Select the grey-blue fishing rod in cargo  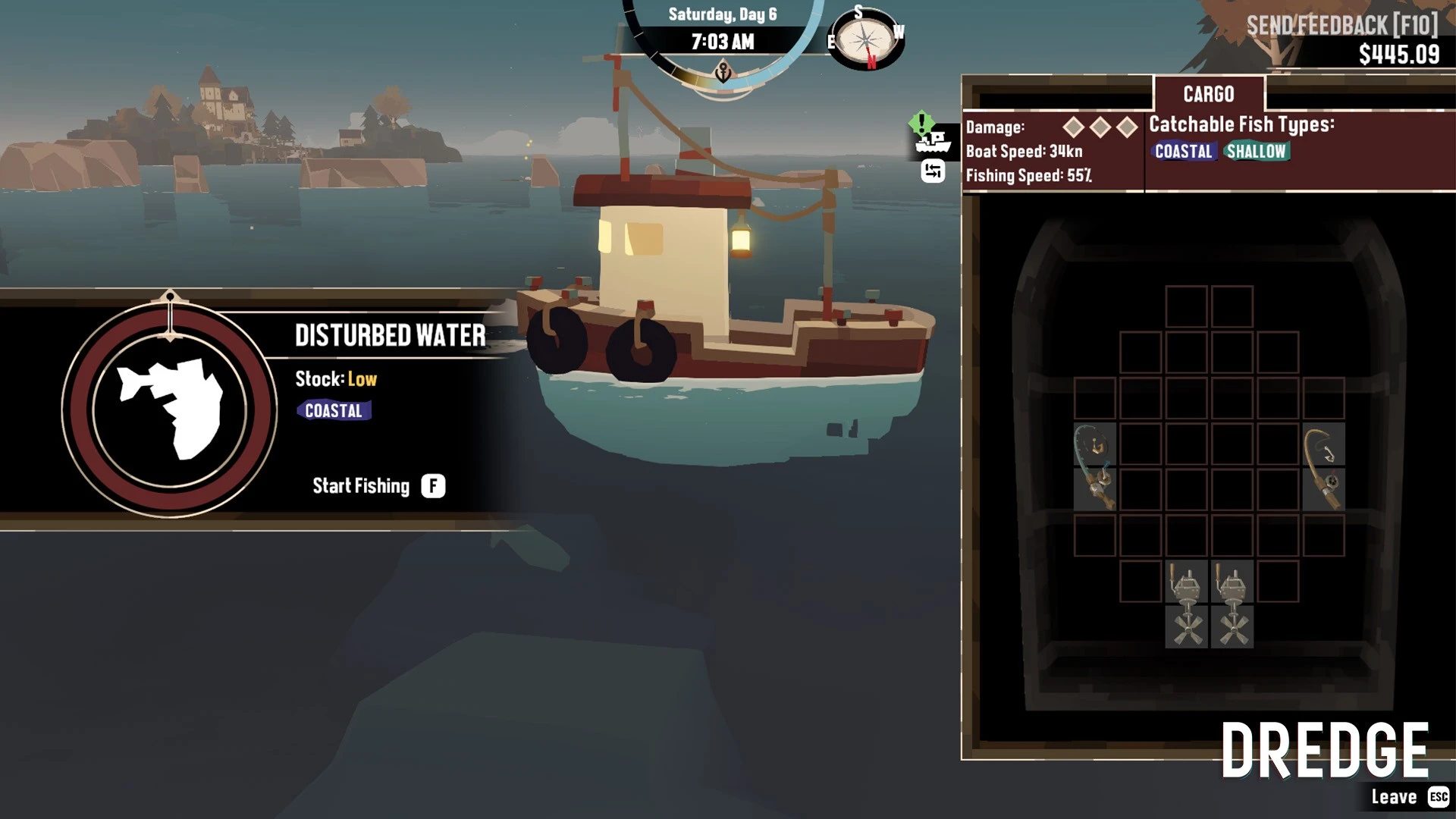1094,467
